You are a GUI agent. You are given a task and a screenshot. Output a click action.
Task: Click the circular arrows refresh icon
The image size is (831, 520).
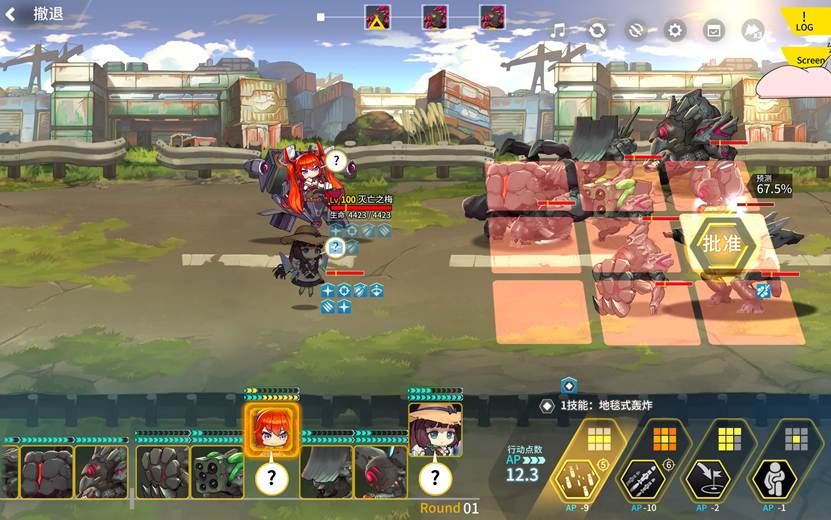tap(597, 31)
